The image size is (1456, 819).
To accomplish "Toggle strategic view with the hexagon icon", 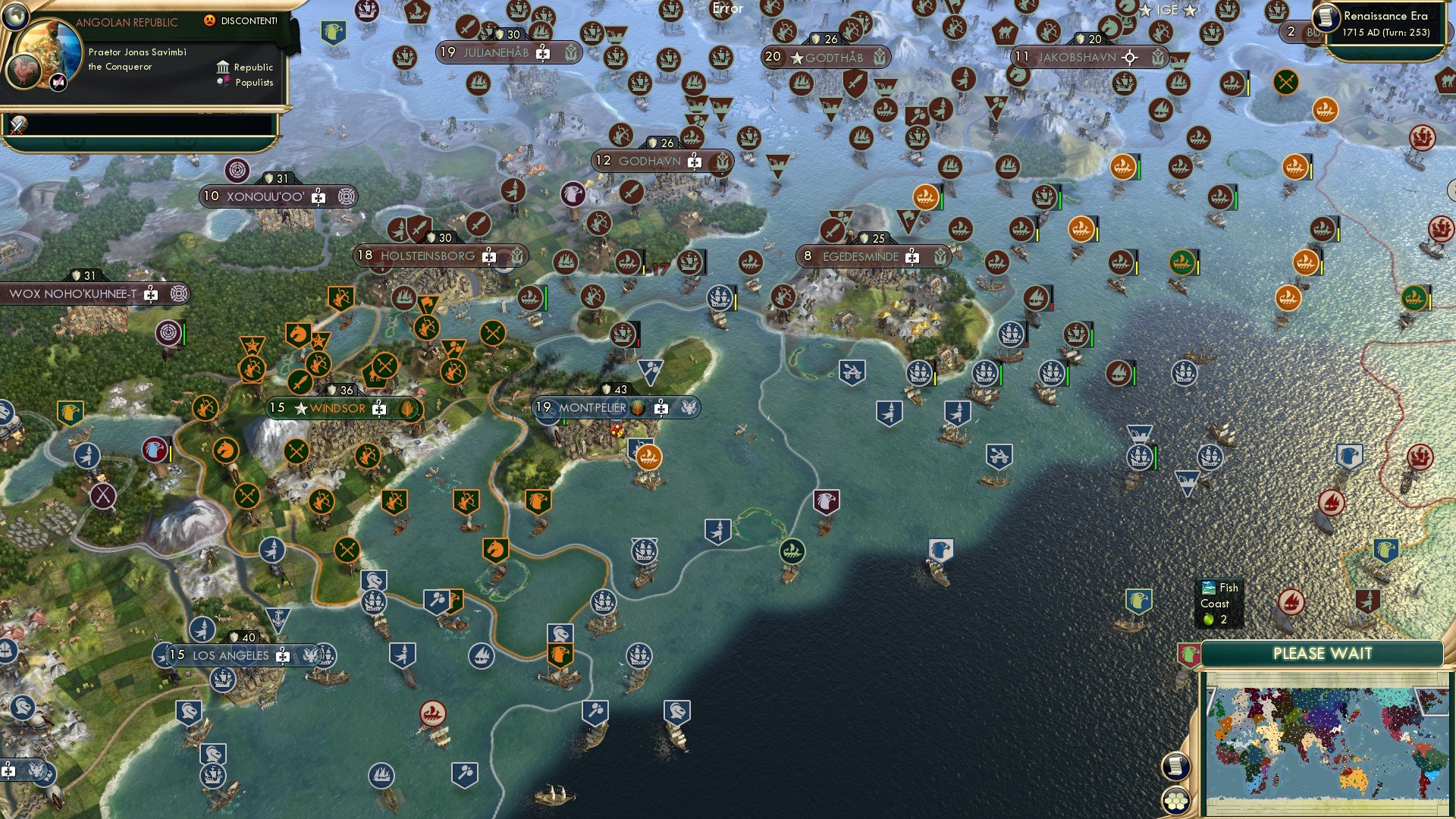I will click(1176, 800).
